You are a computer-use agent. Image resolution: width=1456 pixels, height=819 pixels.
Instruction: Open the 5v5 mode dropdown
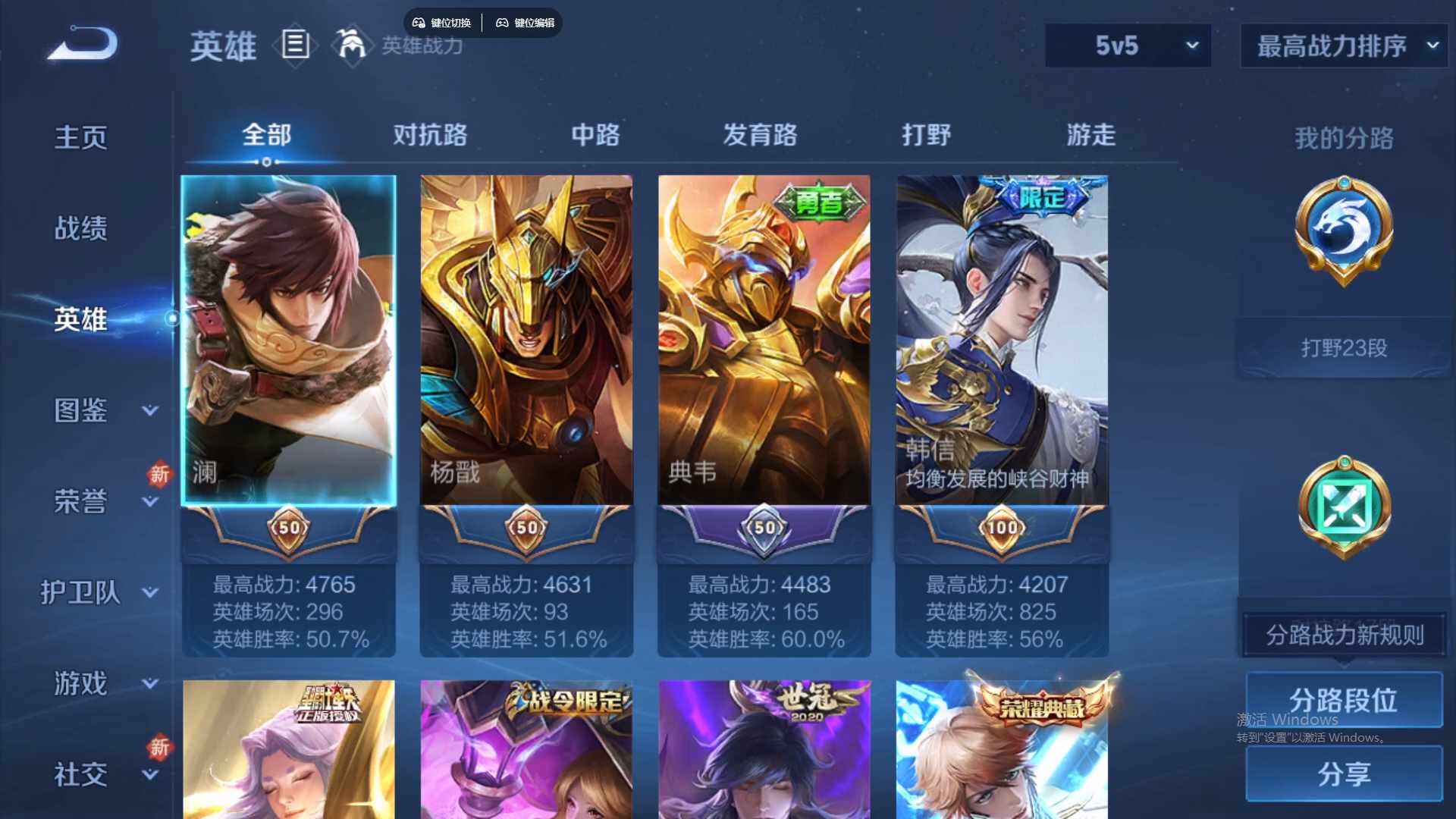(x=1128, y=45)
